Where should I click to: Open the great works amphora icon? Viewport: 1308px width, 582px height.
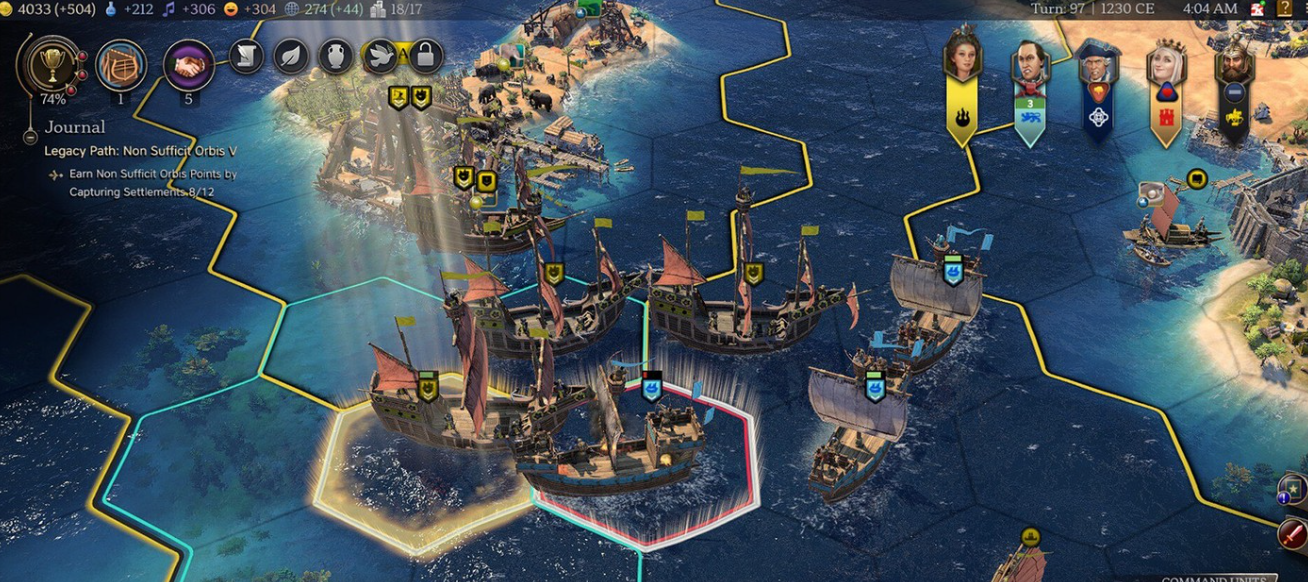point(336,56)
